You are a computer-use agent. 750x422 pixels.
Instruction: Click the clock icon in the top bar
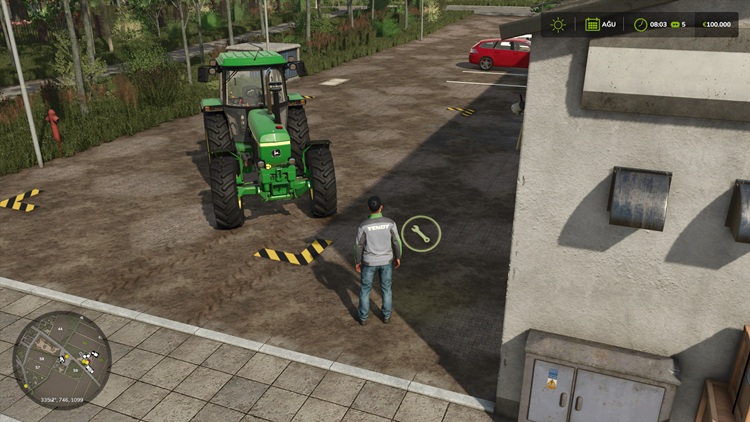pos(639,24)
